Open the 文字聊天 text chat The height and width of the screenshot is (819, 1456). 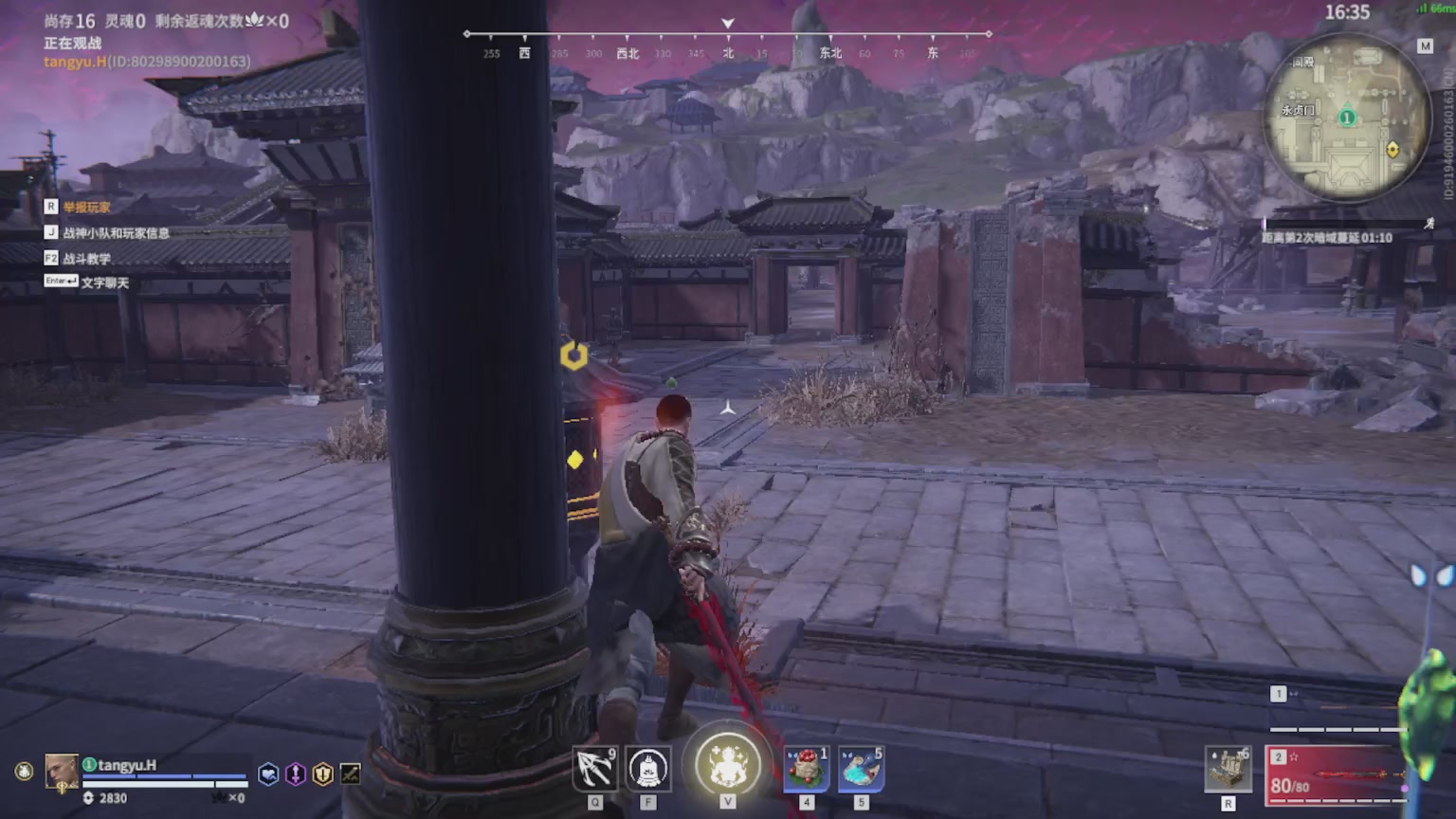[x=104, y=282]
